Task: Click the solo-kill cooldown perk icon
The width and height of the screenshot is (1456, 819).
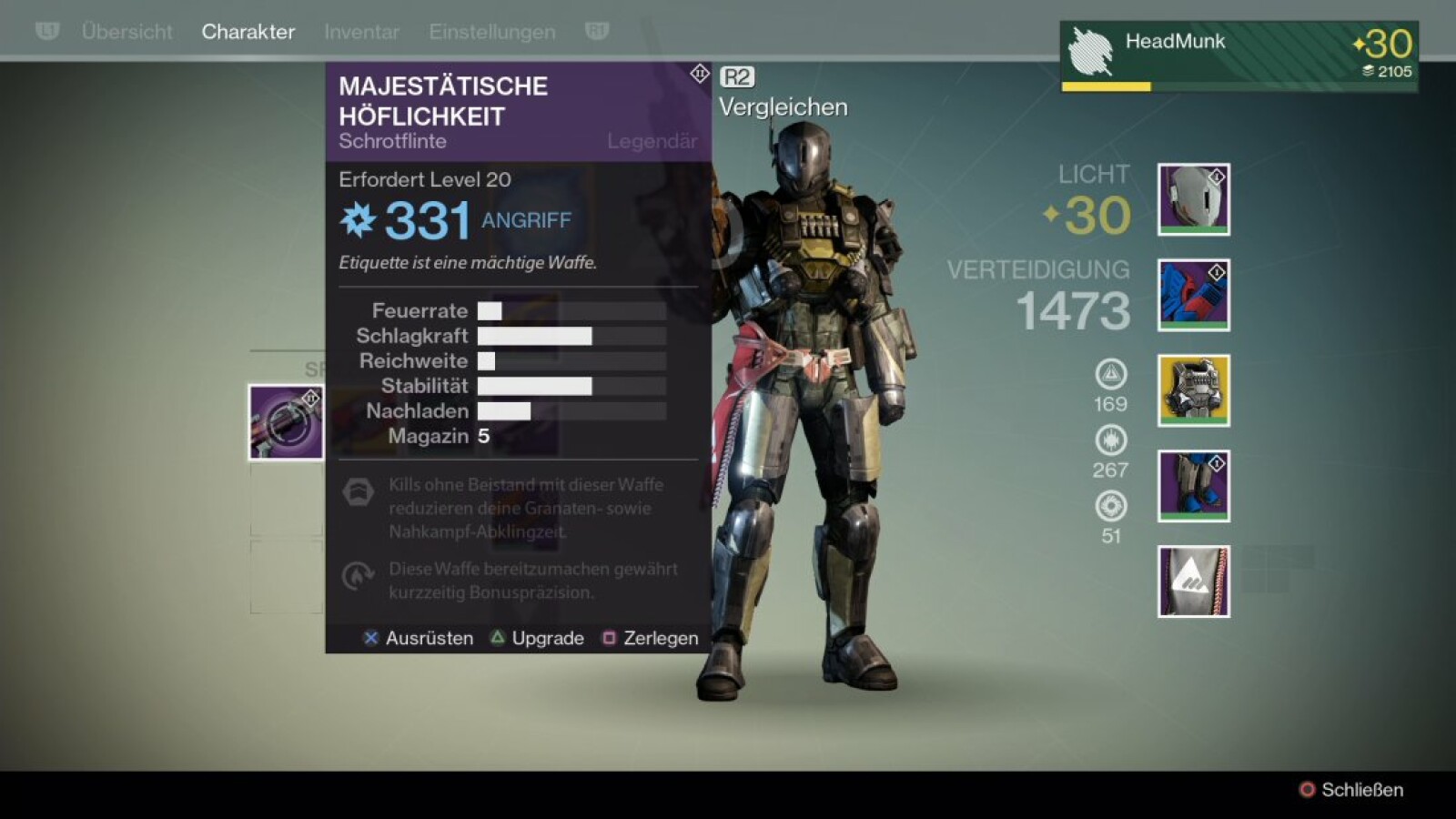Action: (358, 492)
